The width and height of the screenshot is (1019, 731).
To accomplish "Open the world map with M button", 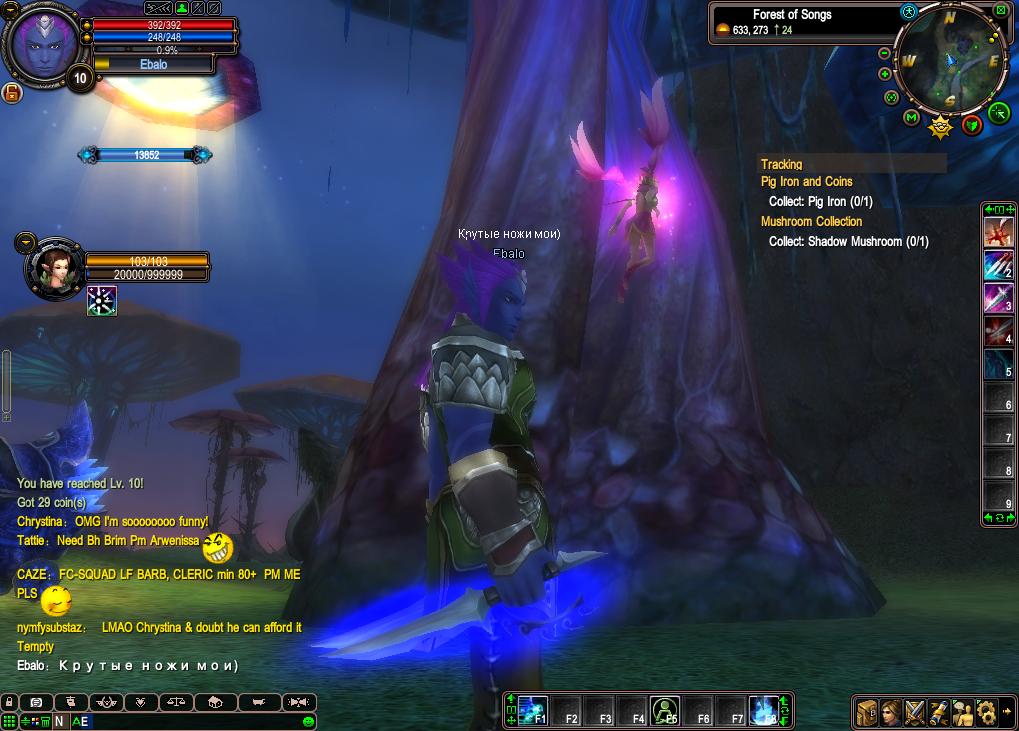I will point(911,118).
